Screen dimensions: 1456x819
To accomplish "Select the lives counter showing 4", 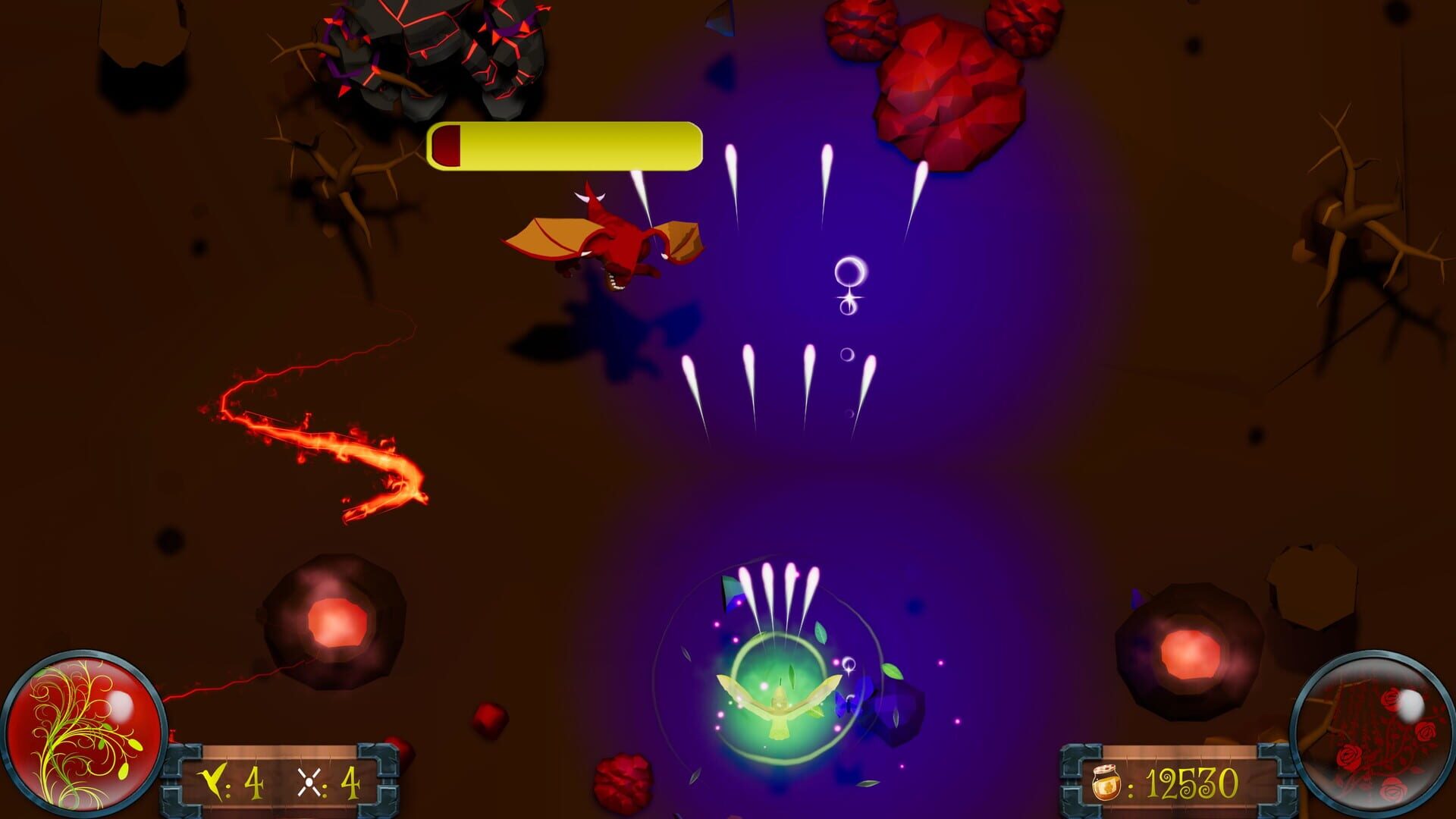I will pyautogui.click(x=254, y=781).
